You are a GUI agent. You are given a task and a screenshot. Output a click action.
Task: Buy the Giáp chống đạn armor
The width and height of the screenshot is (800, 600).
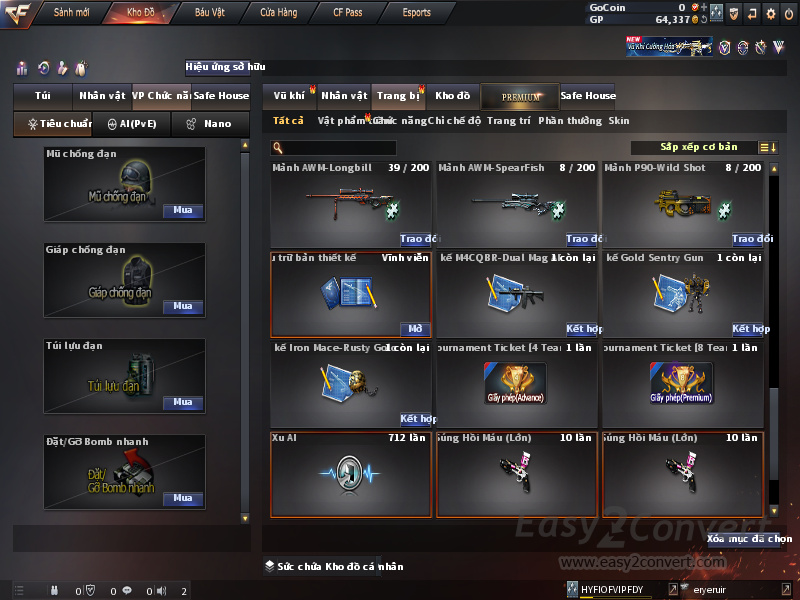pos(182,307)
